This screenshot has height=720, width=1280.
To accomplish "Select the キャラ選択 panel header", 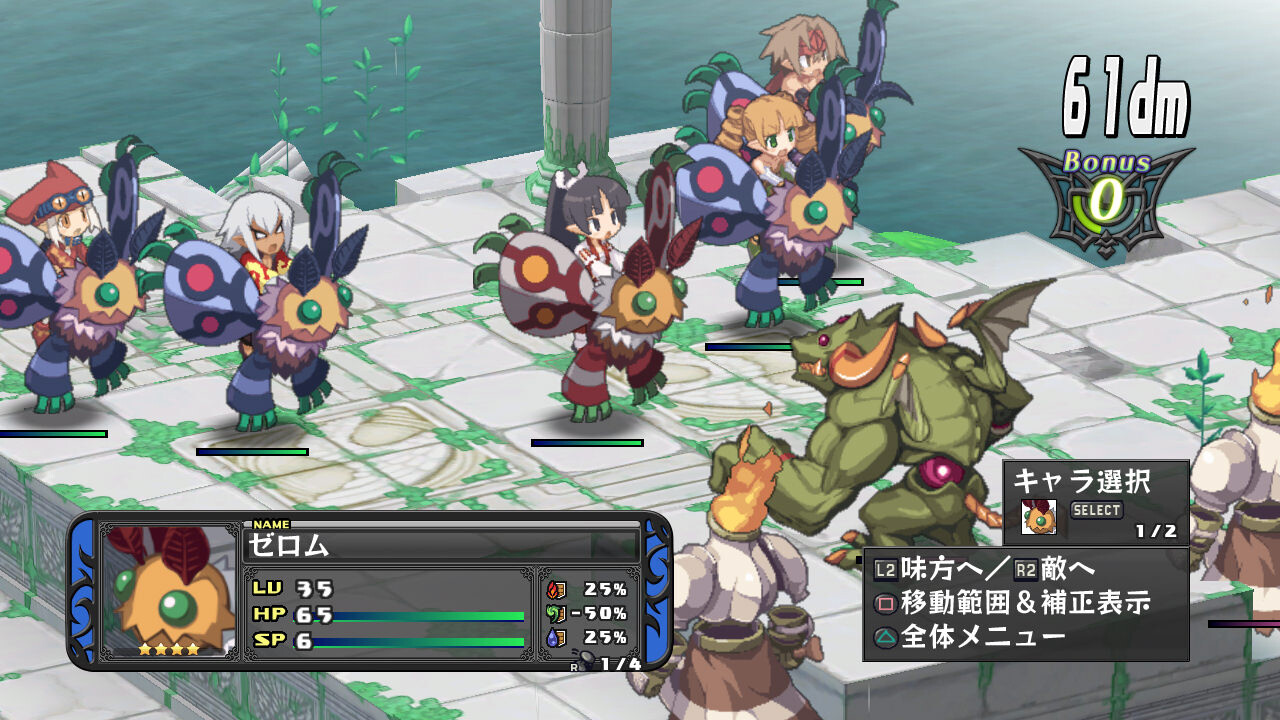I will coord(1085,481).
